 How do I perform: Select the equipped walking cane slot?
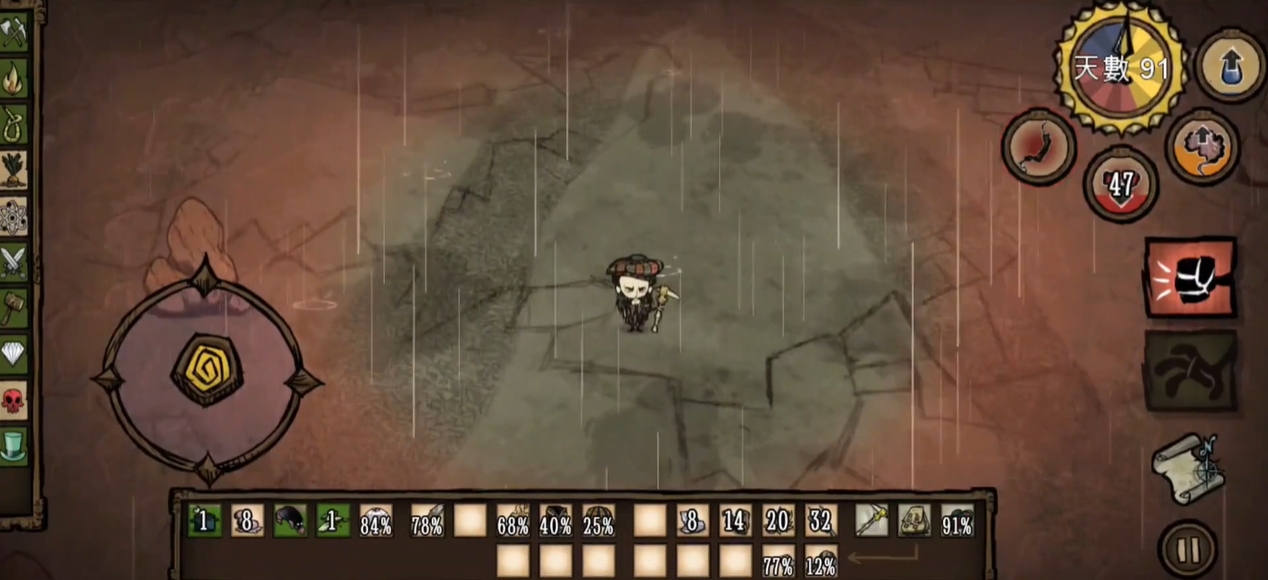871,520
